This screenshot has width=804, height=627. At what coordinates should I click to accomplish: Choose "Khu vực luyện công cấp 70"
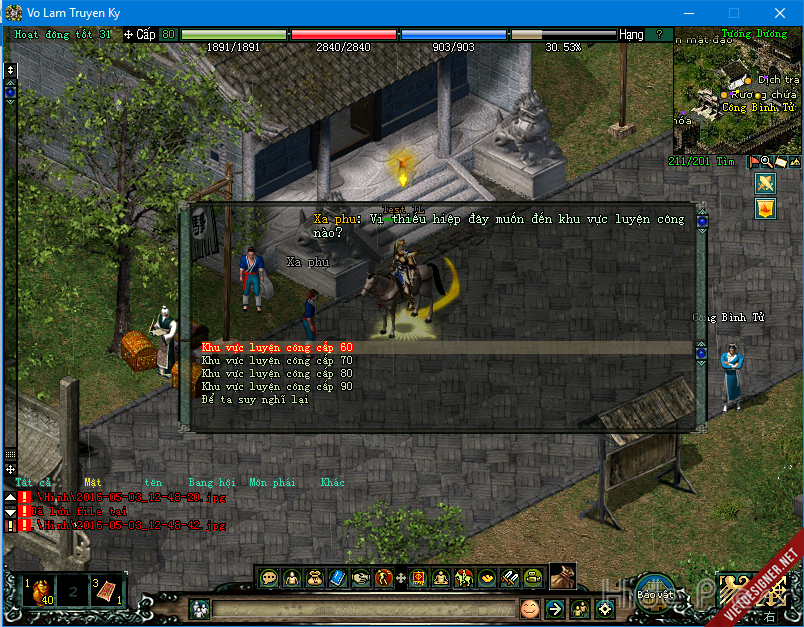[277, 360]
